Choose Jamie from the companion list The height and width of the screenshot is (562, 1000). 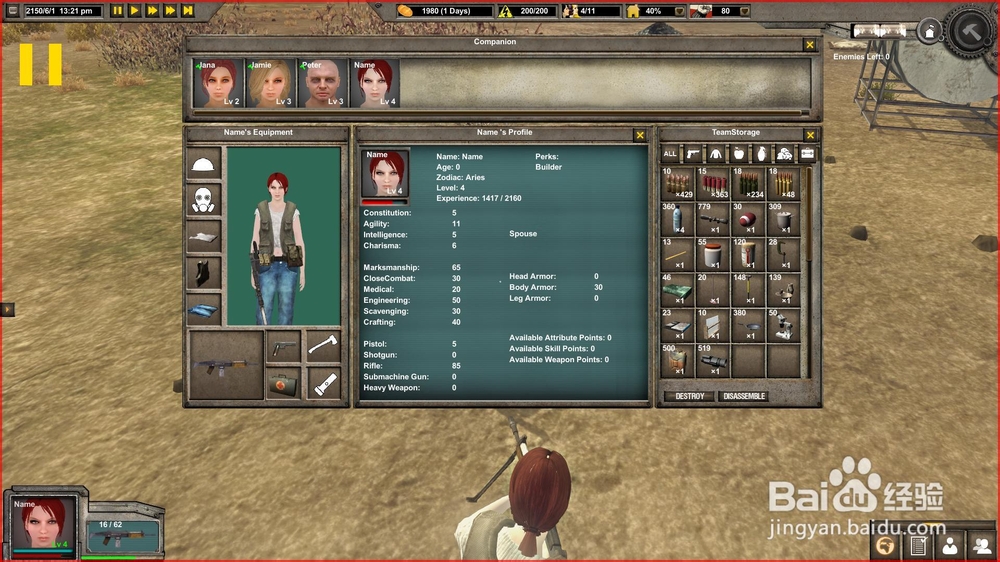coord(271,84)
